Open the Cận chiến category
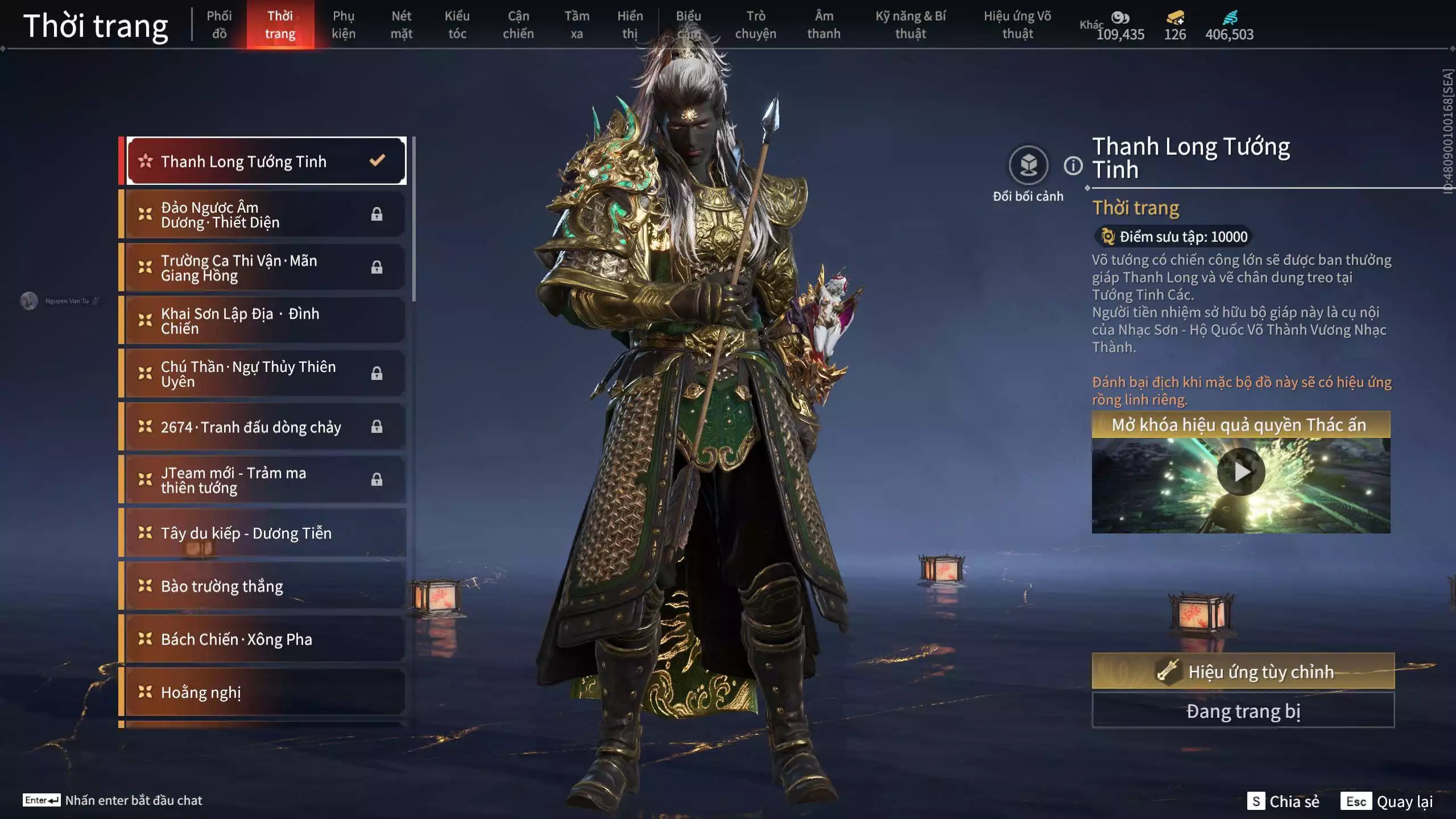The height and width of the screenshot is (819, 1456). [518, 24]
